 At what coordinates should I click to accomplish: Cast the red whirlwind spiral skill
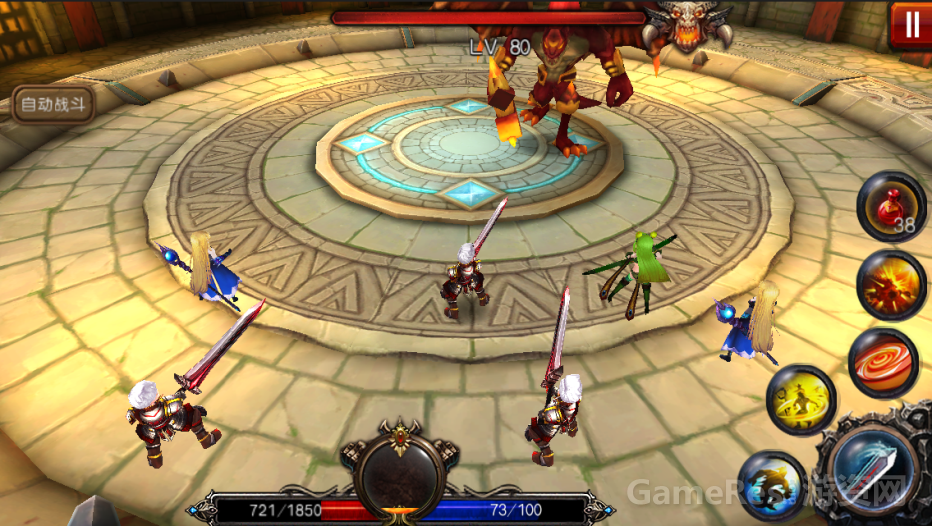tap(884, 362)
